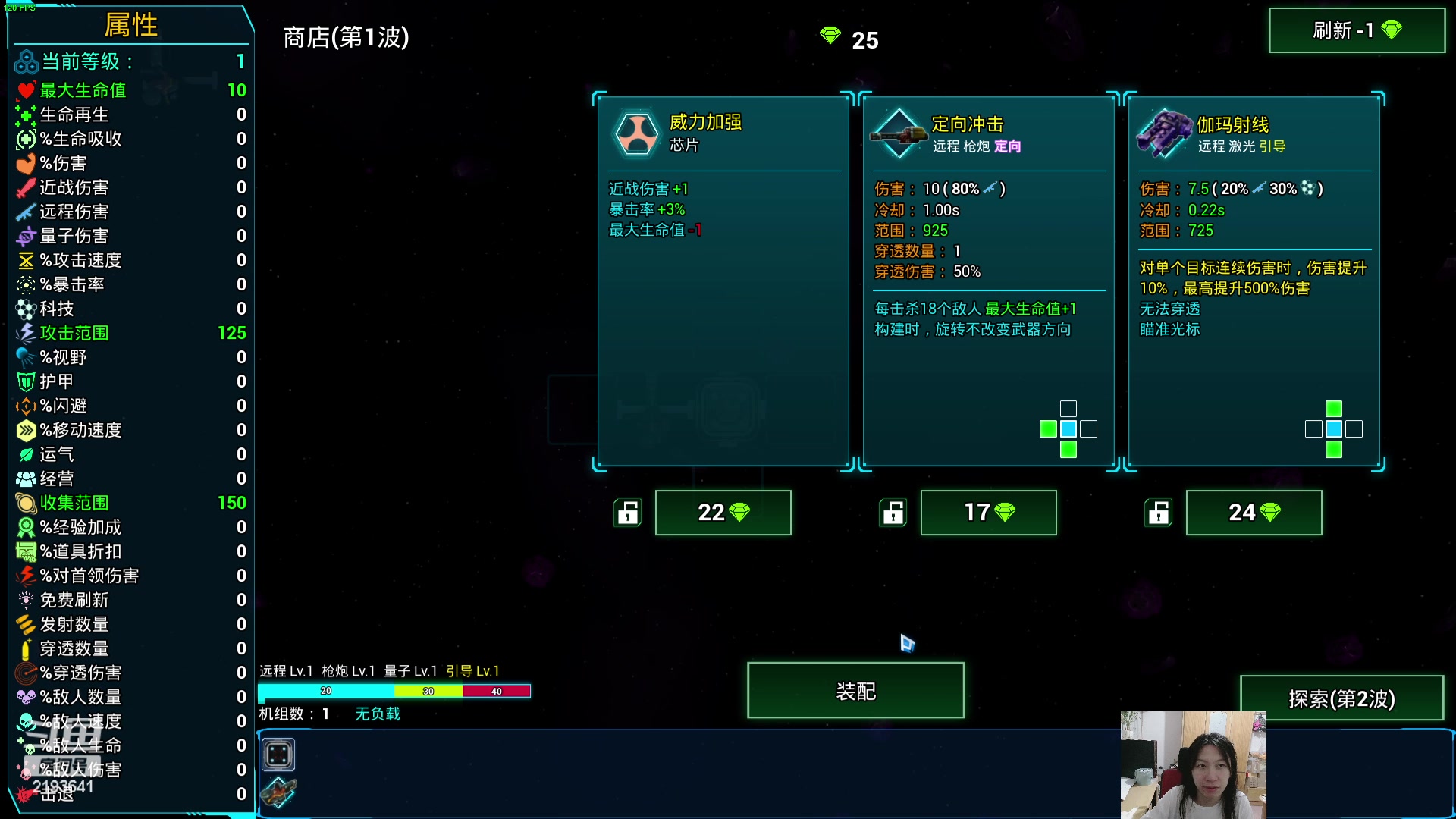Purchase 定向冲击 weapon for 17 gems
This screenshot has width=1456, height=819.
pyautogui.click(x=988, y=513)
